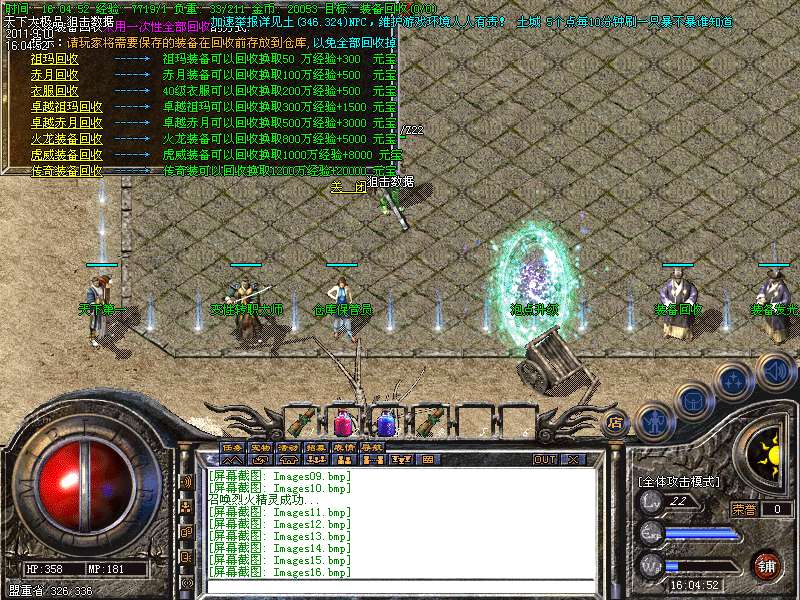Open the 铺 stall button
The height and width of the screenshot is (600, 800).
tap(766, 565)
